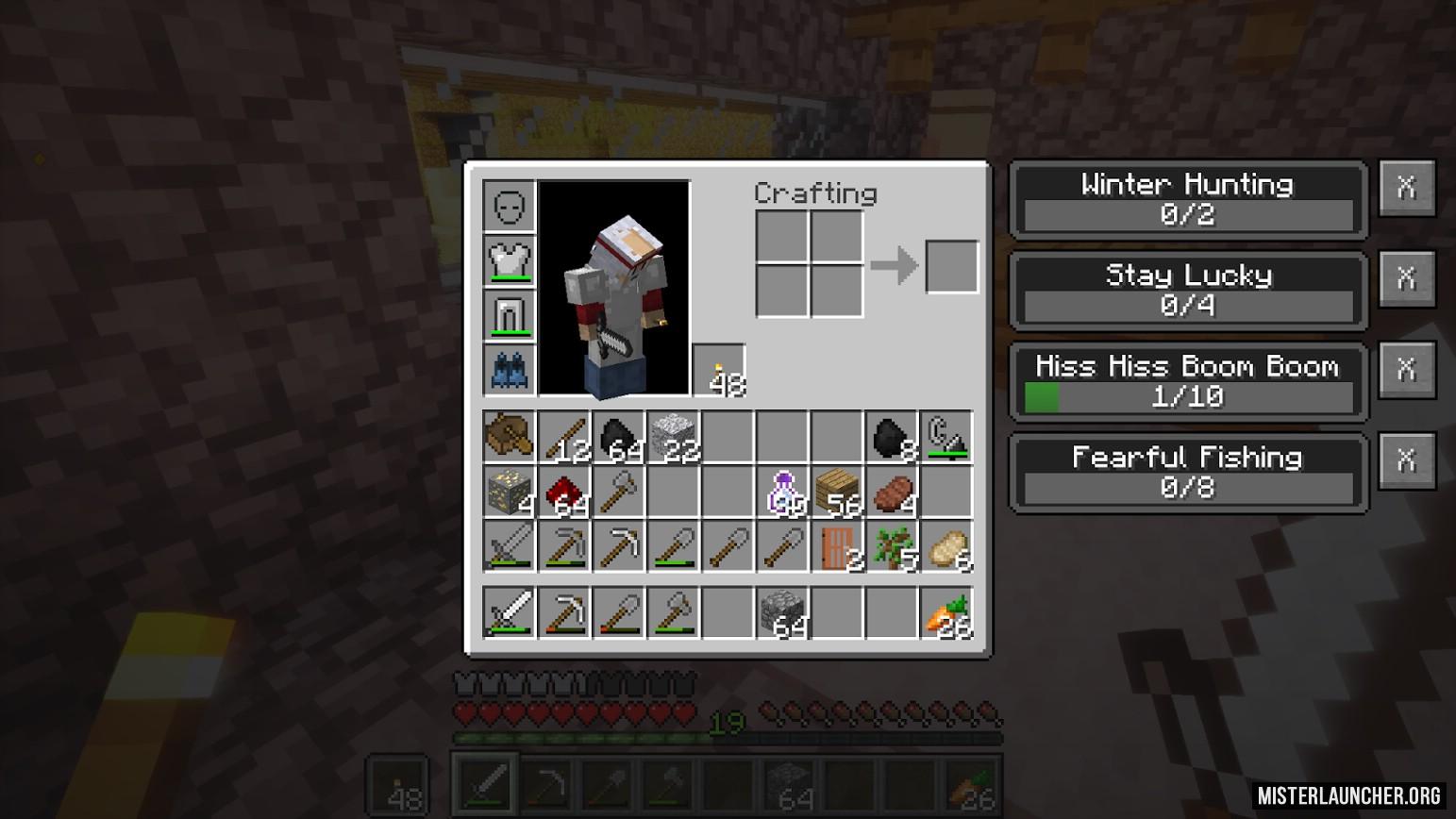Open the Hiss Hiss Boom Boom quest
Image resolution: width=1456 pixels, height=819 pixels.
[1187, 381]
